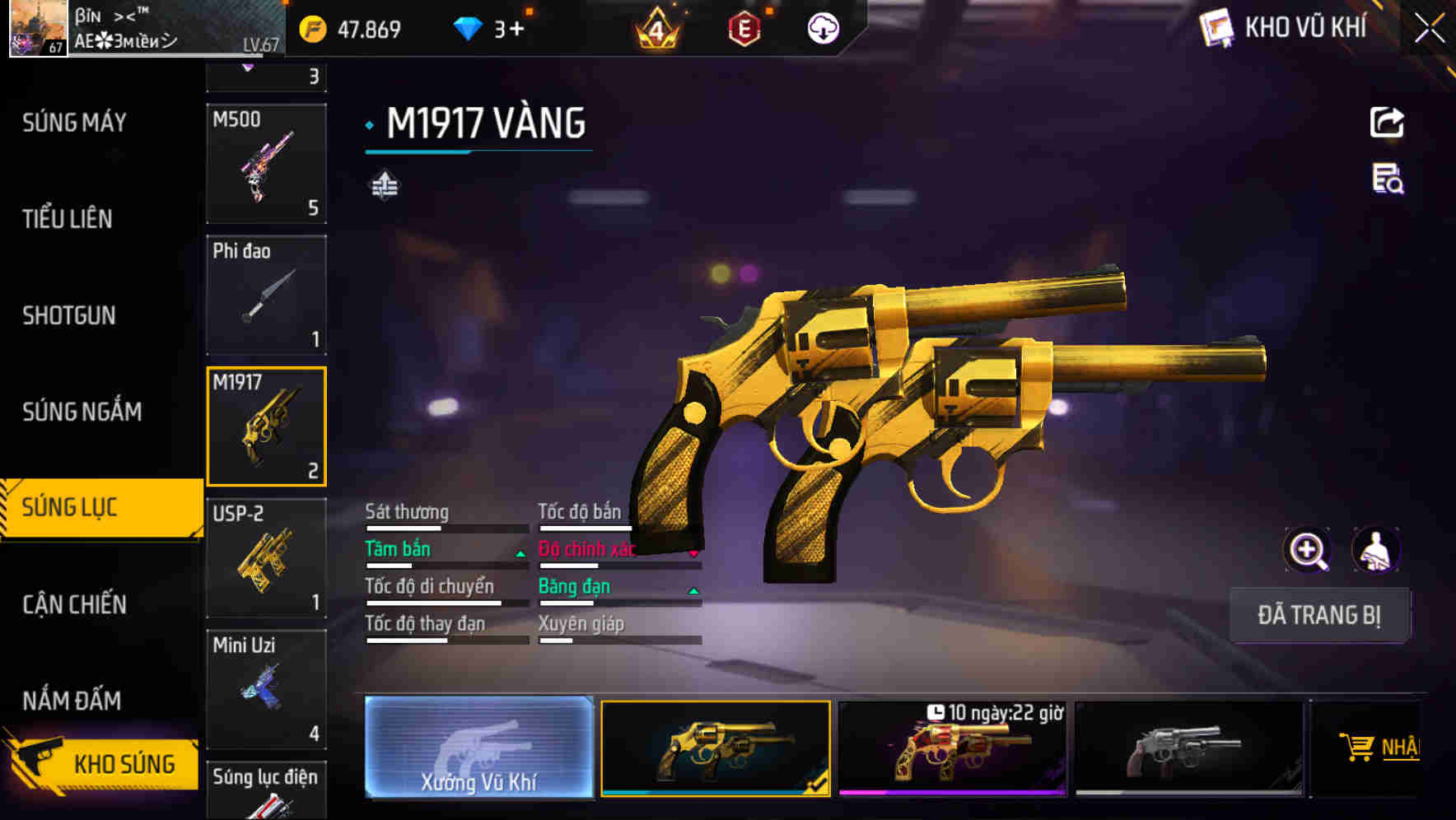This screenshot has height=820, width=1456.
Task: Switch to the NẮM ĐẤM category
Action: click(x=72, y=701)
